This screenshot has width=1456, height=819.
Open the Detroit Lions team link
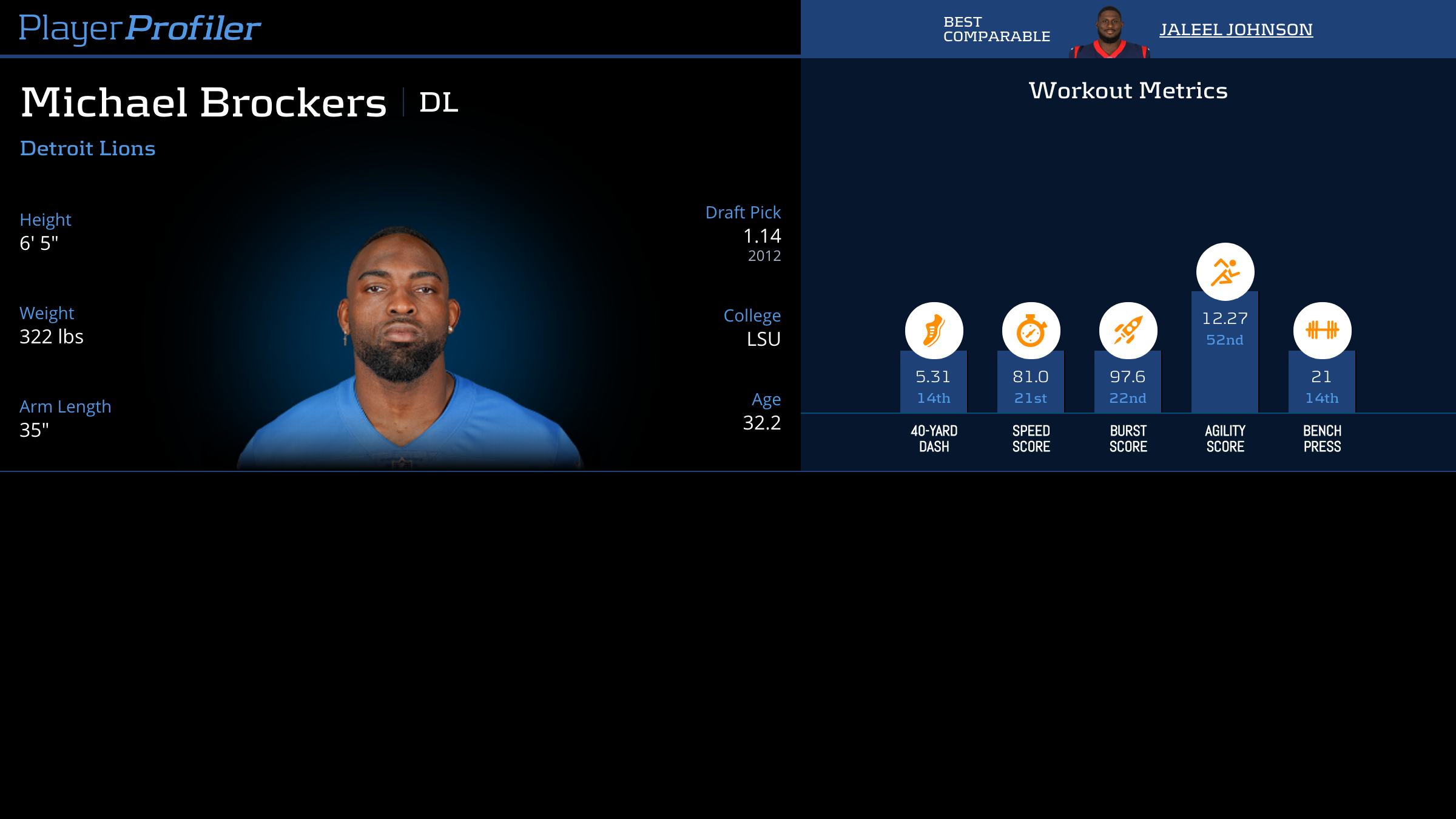88,149
